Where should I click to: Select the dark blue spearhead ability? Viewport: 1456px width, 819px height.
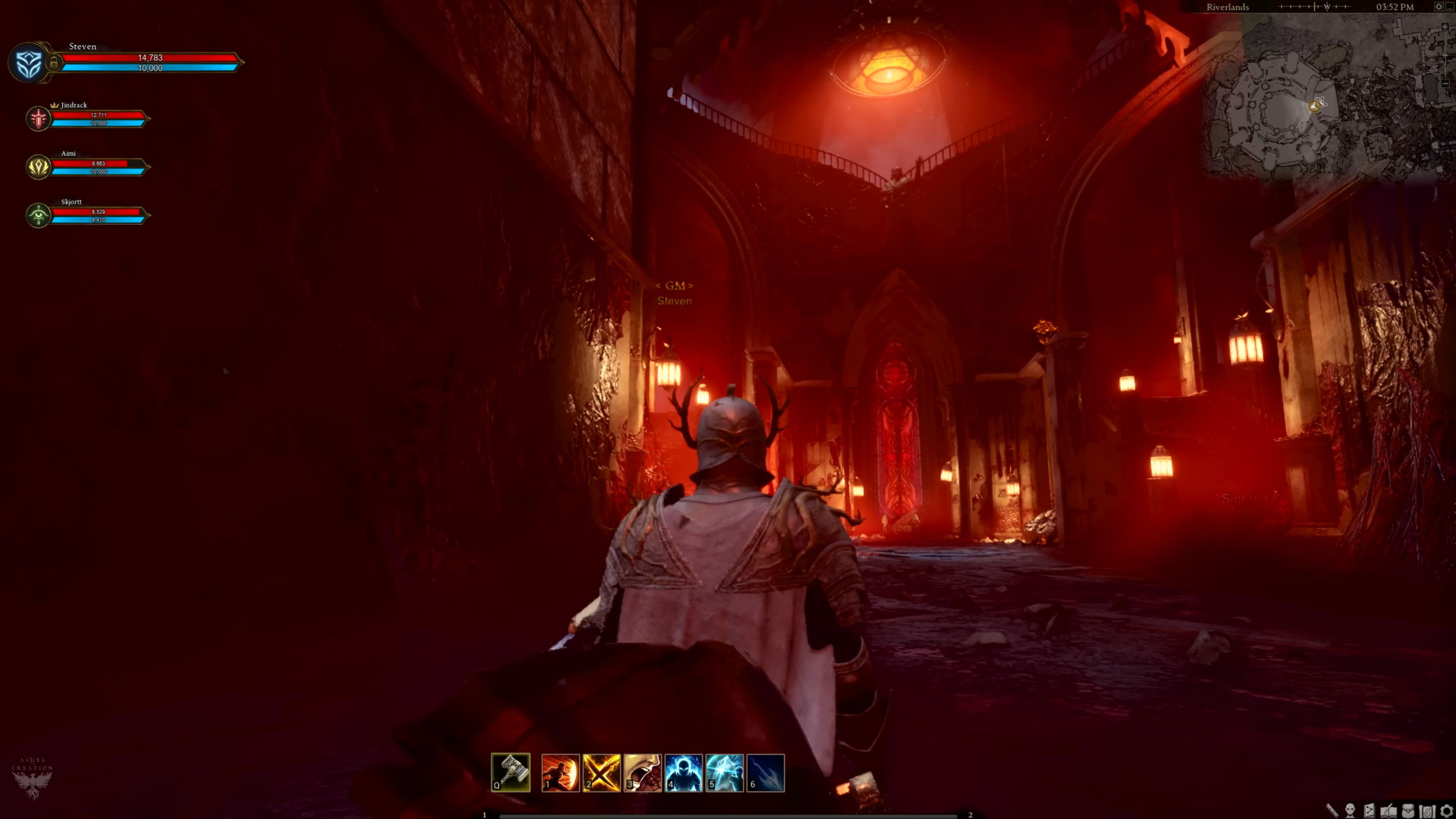click(x=765, y=772)
